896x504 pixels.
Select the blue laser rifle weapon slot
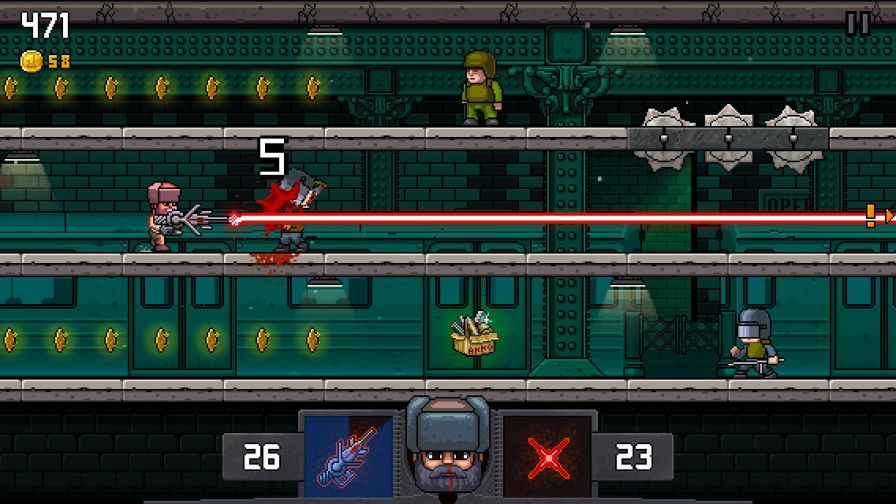coord(347,457)
